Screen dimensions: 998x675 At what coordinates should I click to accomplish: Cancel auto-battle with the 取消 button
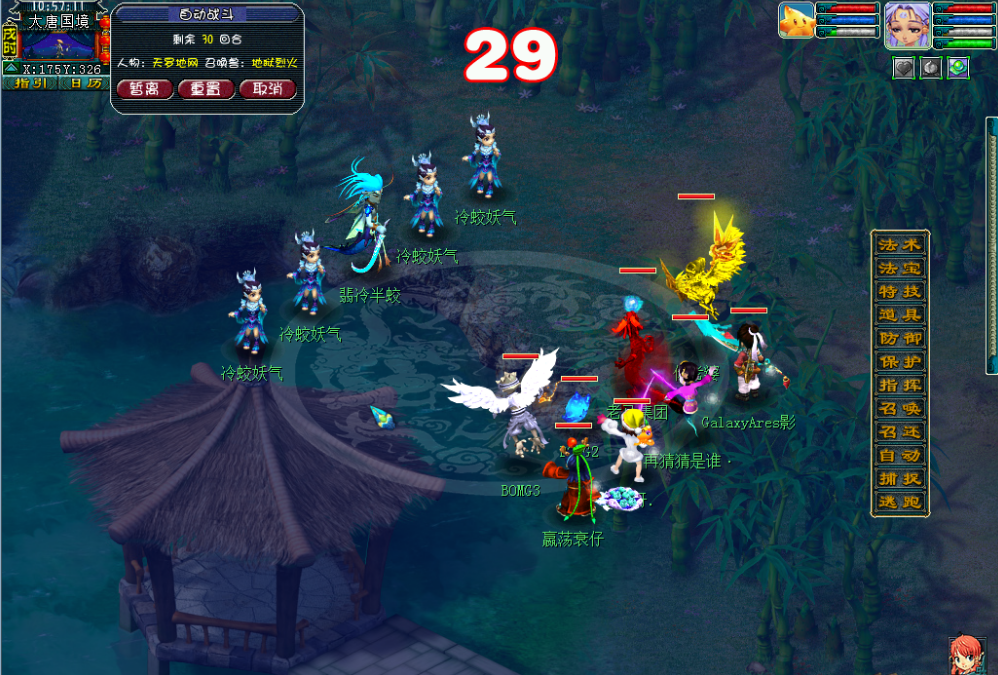[267, 89]
